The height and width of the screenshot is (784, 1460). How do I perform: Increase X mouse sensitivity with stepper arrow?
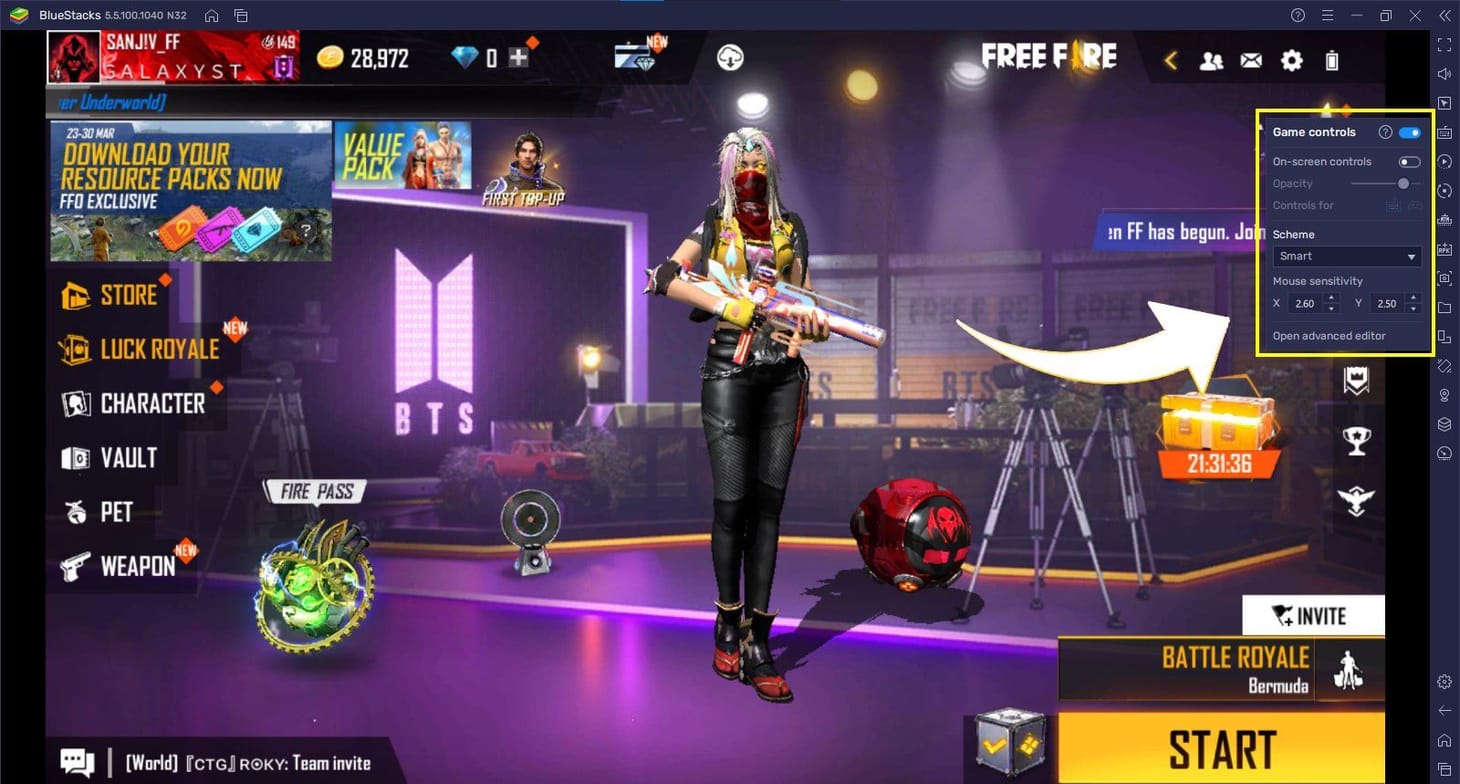coord(1330,298)
